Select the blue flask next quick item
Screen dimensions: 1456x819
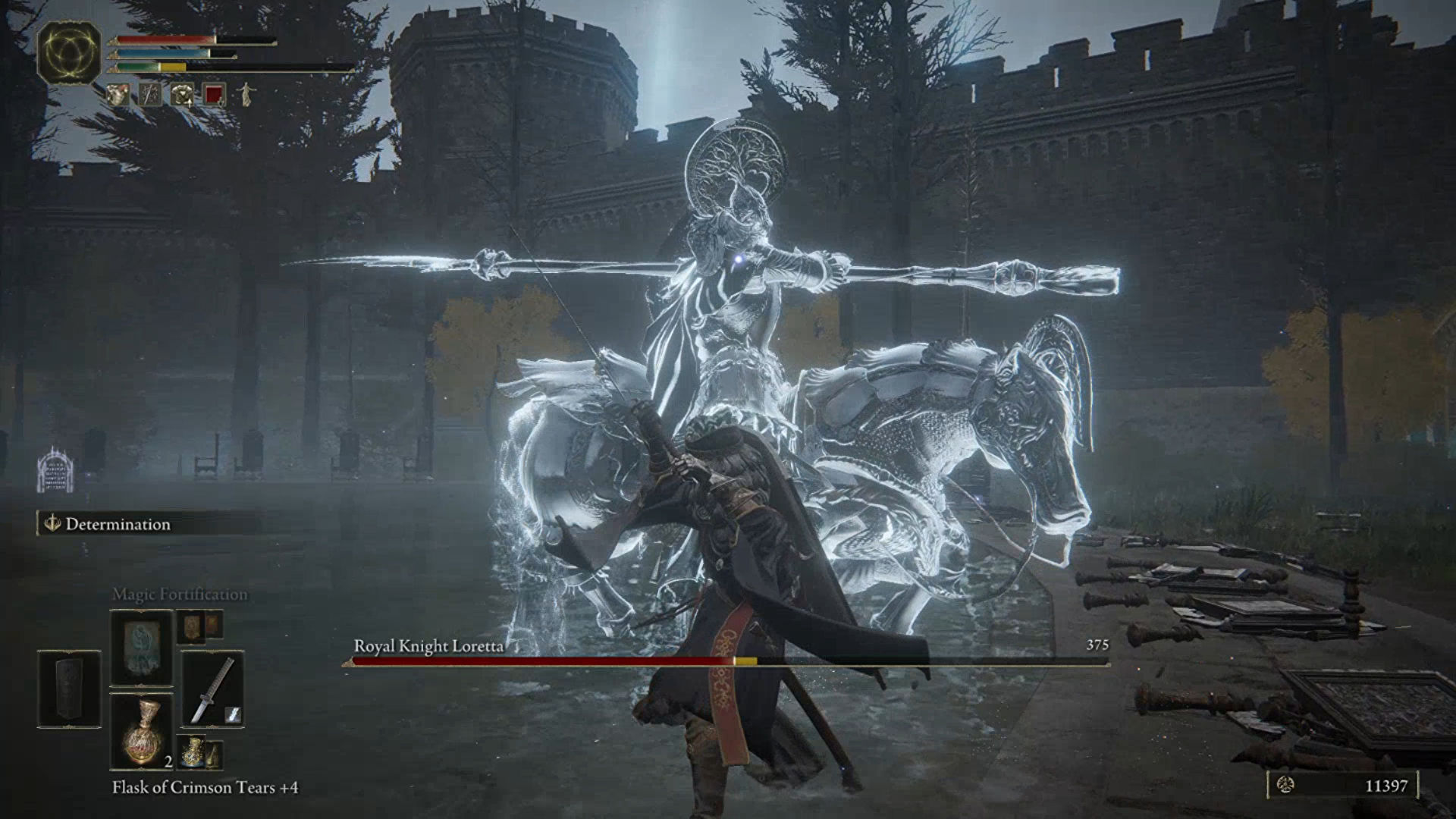(193, 752)
